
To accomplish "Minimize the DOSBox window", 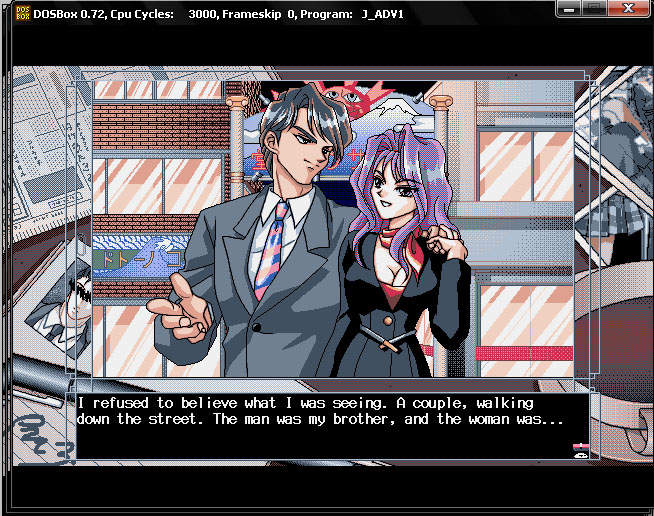I will 571,8.
